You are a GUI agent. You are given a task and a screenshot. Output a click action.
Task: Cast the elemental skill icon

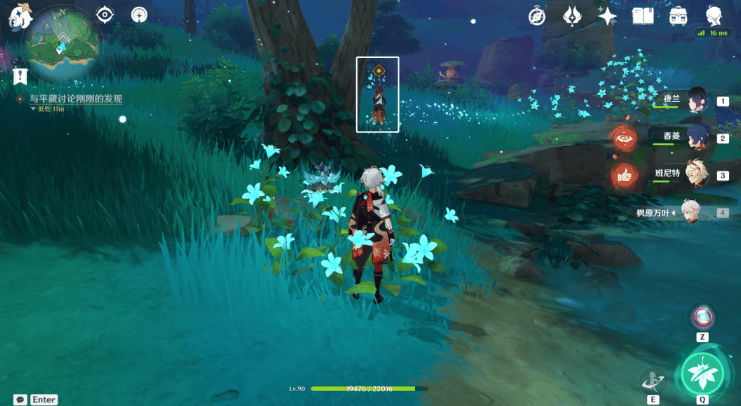click(652, 379)
